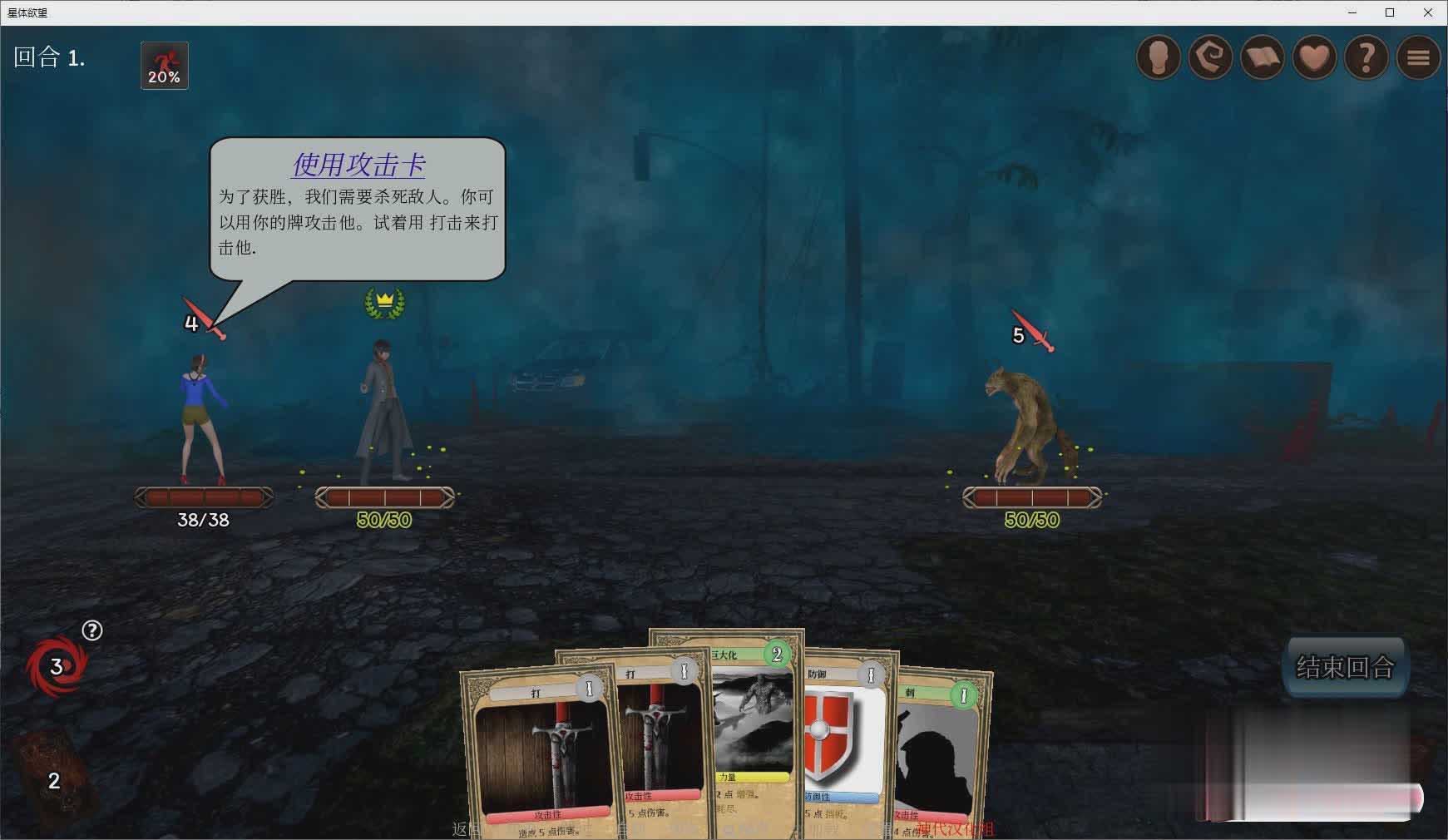Open the hamburger menu icon top right
1448x840 pixels.
coord(1416,57)
